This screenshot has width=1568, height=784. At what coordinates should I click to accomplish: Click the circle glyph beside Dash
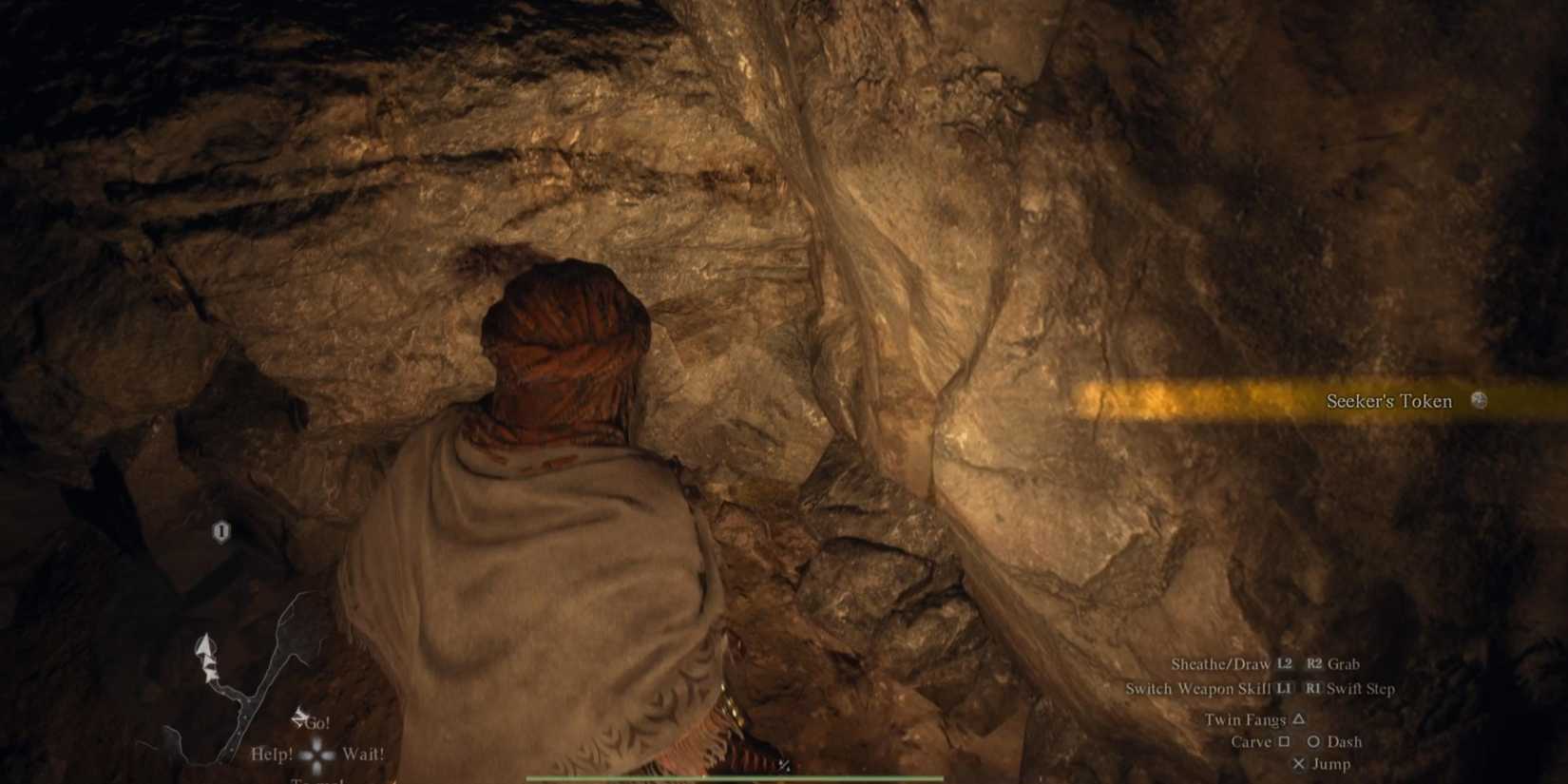click(x=1314, y=741)
